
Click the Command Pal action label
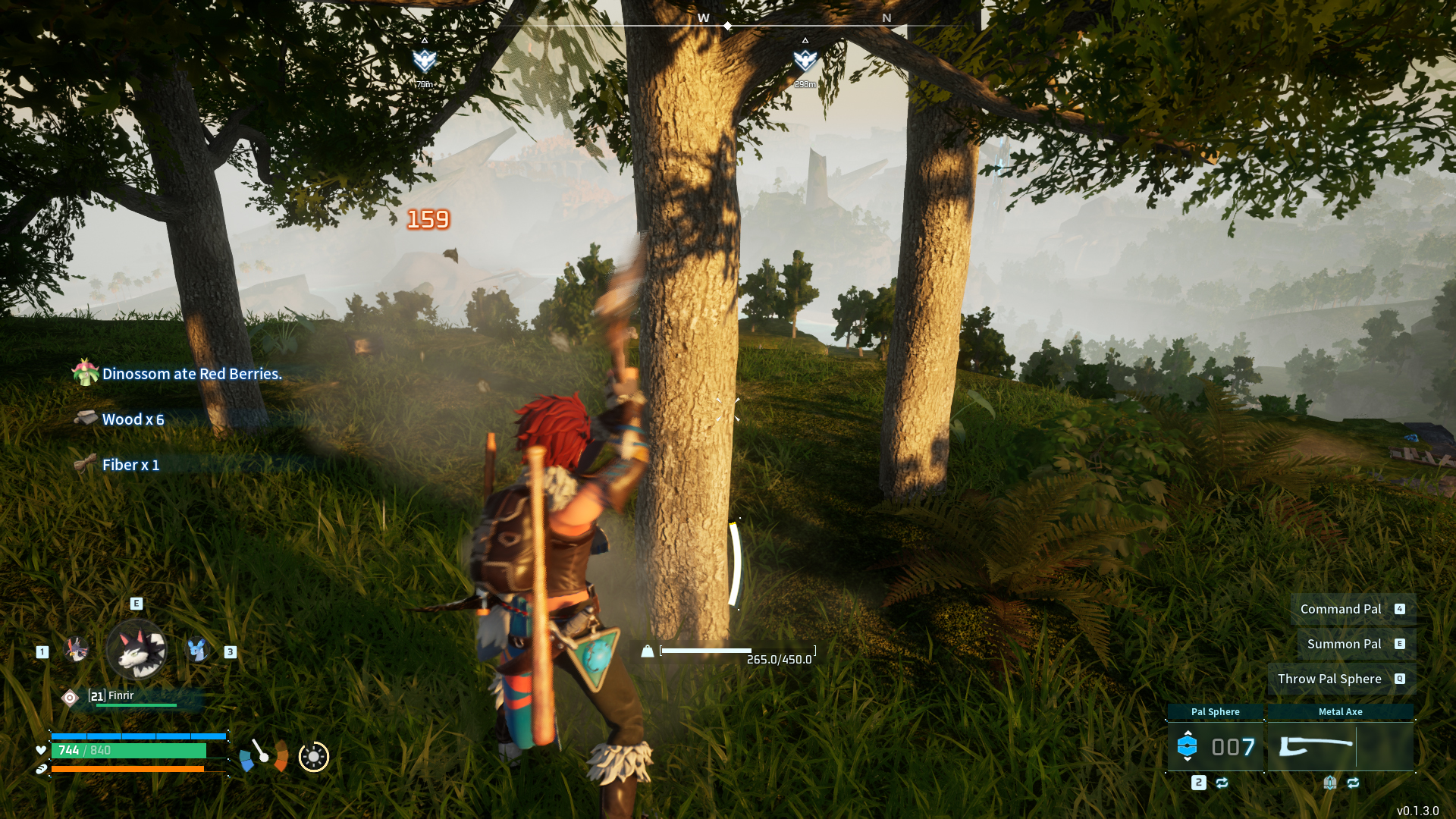1340,609
